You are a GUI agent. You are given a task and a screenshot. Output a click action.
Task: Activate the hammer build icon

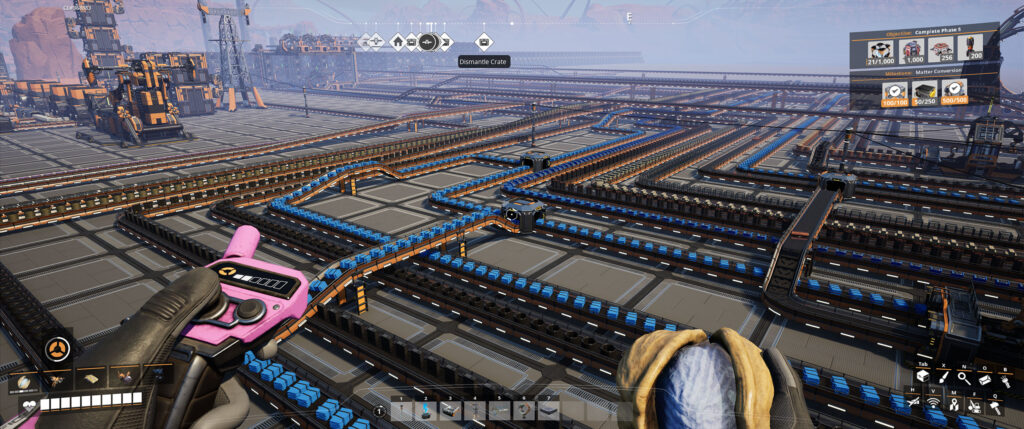coord(996,406)
